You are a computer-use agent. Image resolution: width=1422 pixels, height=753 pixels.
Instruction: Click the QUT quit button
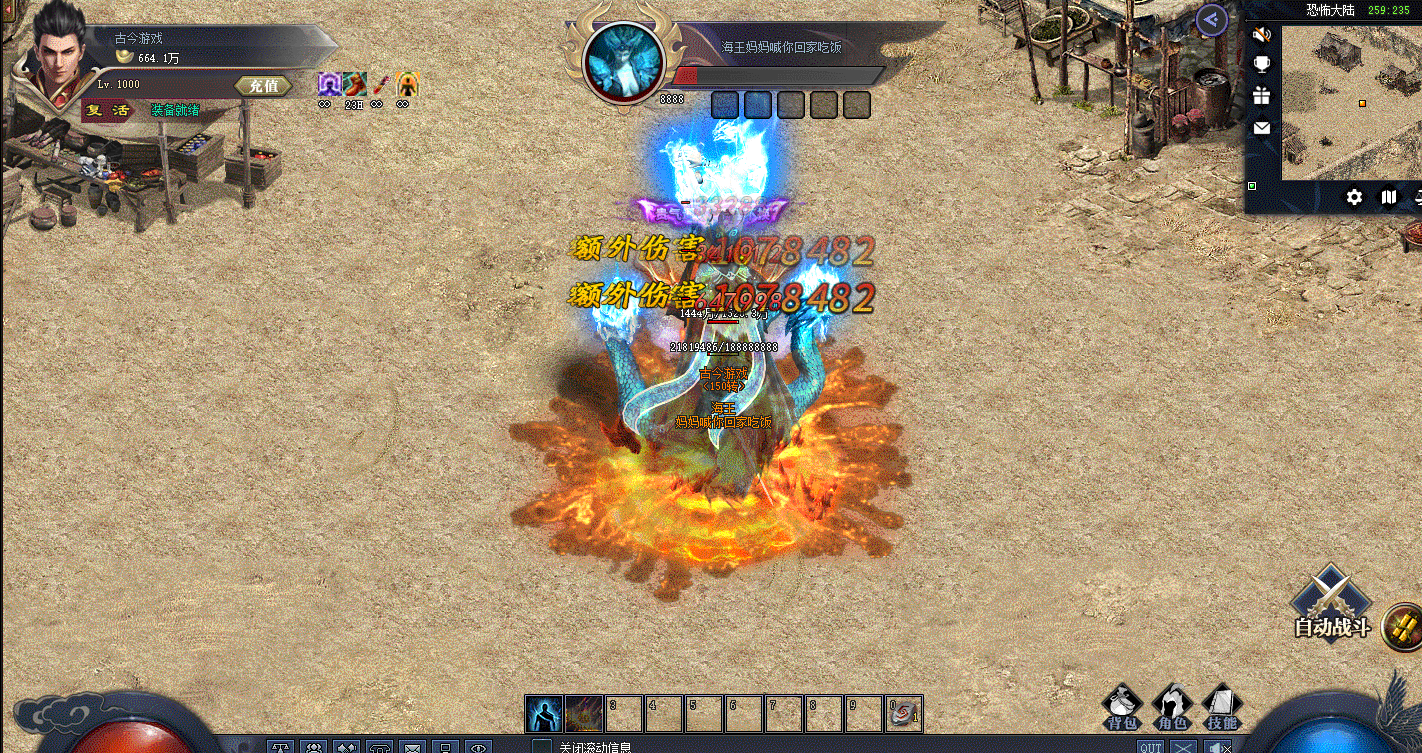1150,747
